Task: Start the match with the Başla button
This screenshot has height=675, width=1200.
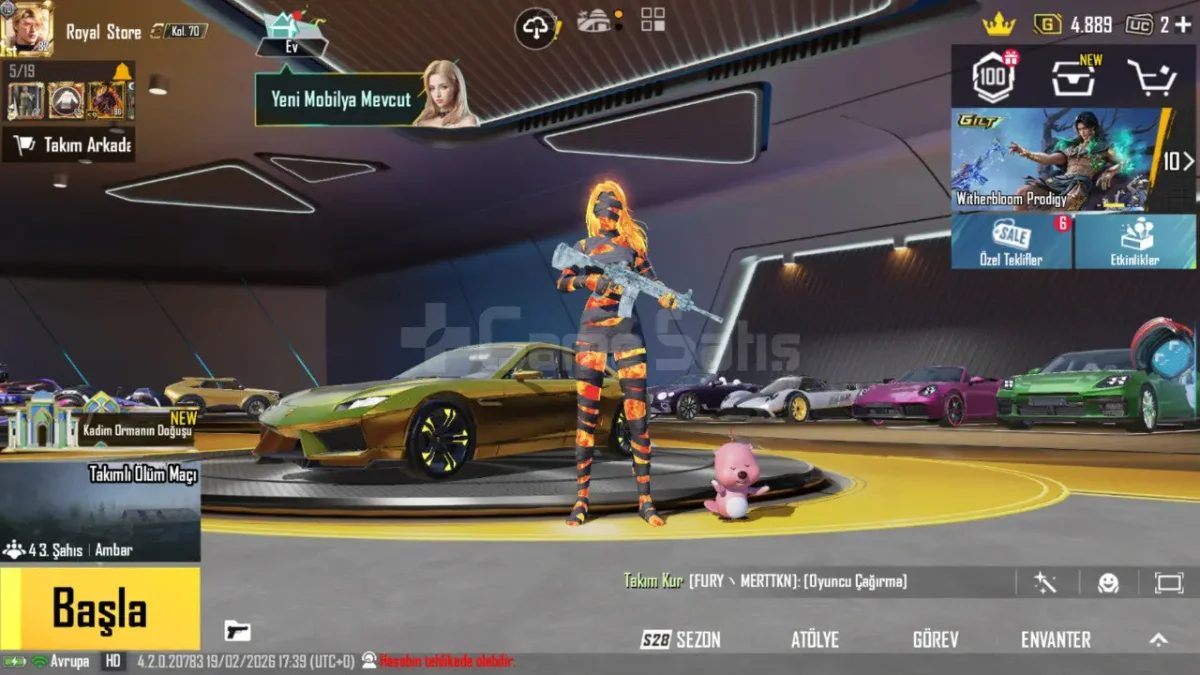Action: tap(99, 608)
